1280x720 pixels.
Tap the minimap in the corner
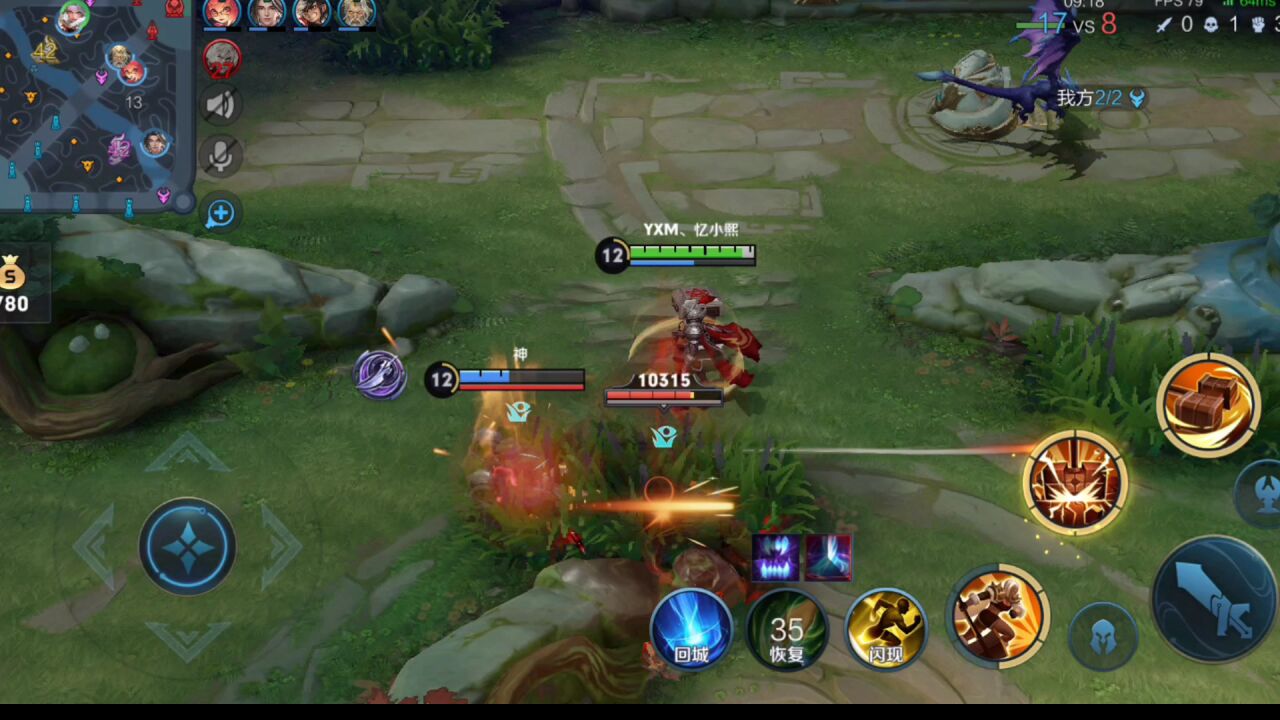[95, 105]
